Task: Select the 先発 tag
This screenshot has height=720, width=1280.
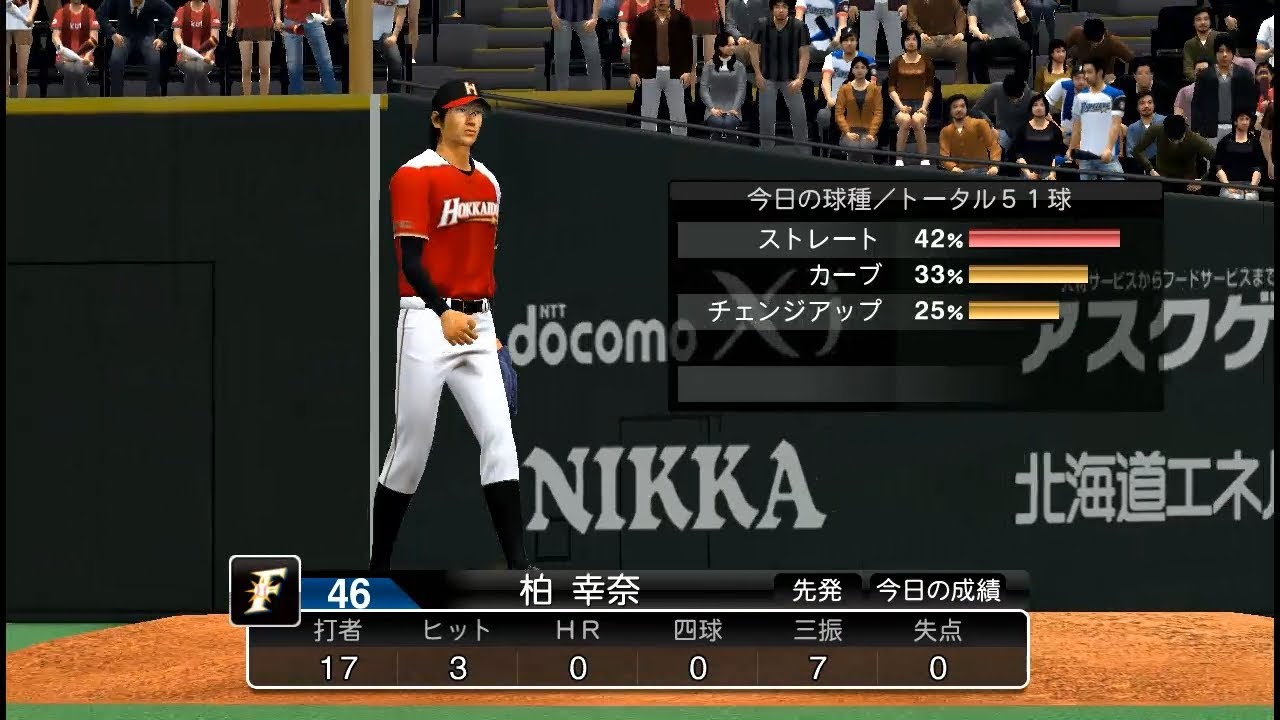Action: coord(817,591)
